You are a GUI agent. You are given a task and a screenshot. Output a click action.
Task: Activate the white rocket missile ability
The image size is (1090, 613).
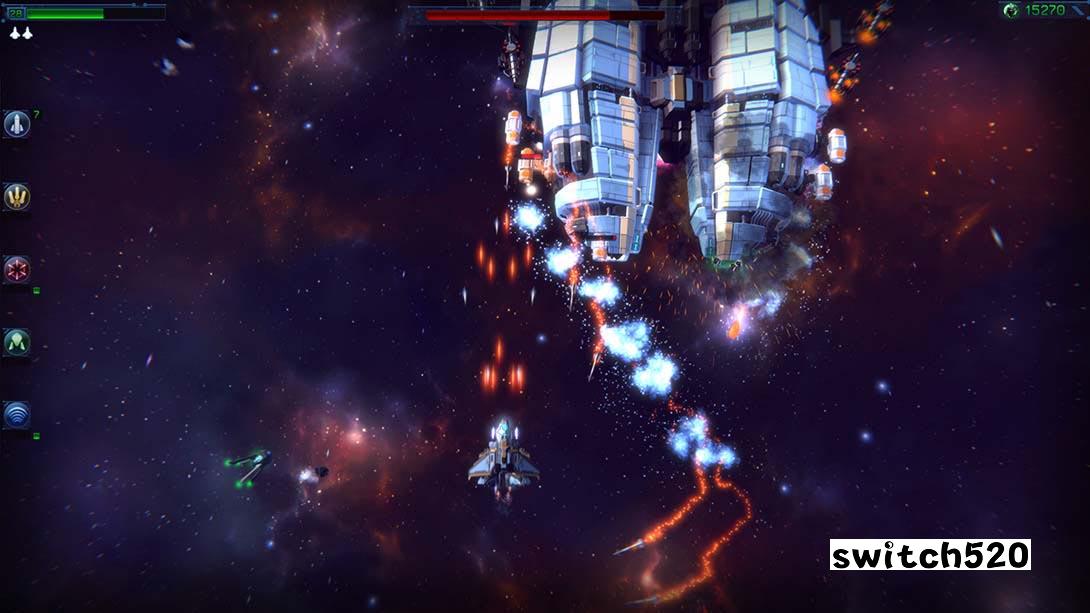click(x=16, y=124)
